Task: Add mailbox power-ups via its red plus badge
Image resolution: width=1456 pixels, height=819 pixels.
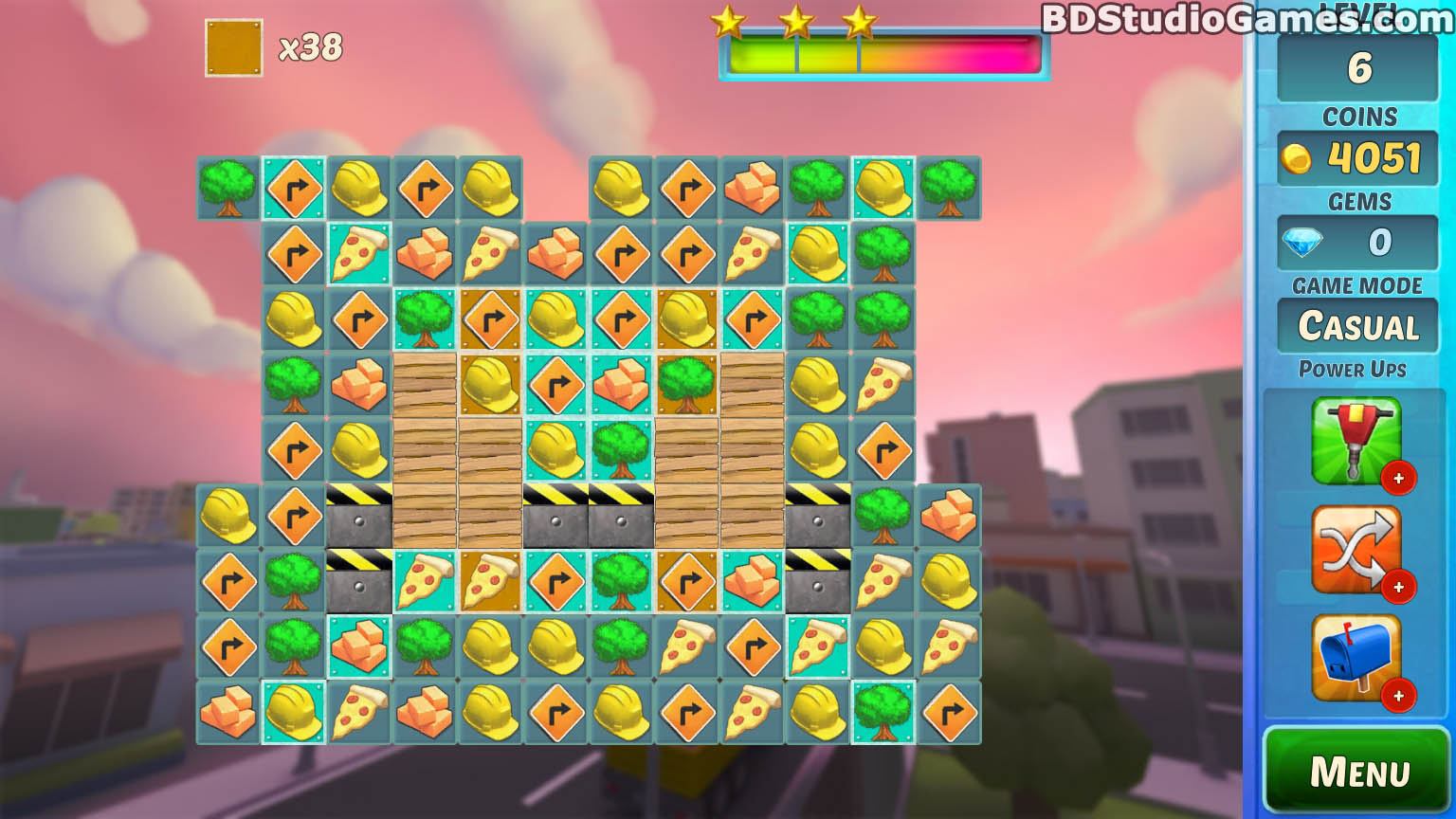Action: coord(1398,697)
